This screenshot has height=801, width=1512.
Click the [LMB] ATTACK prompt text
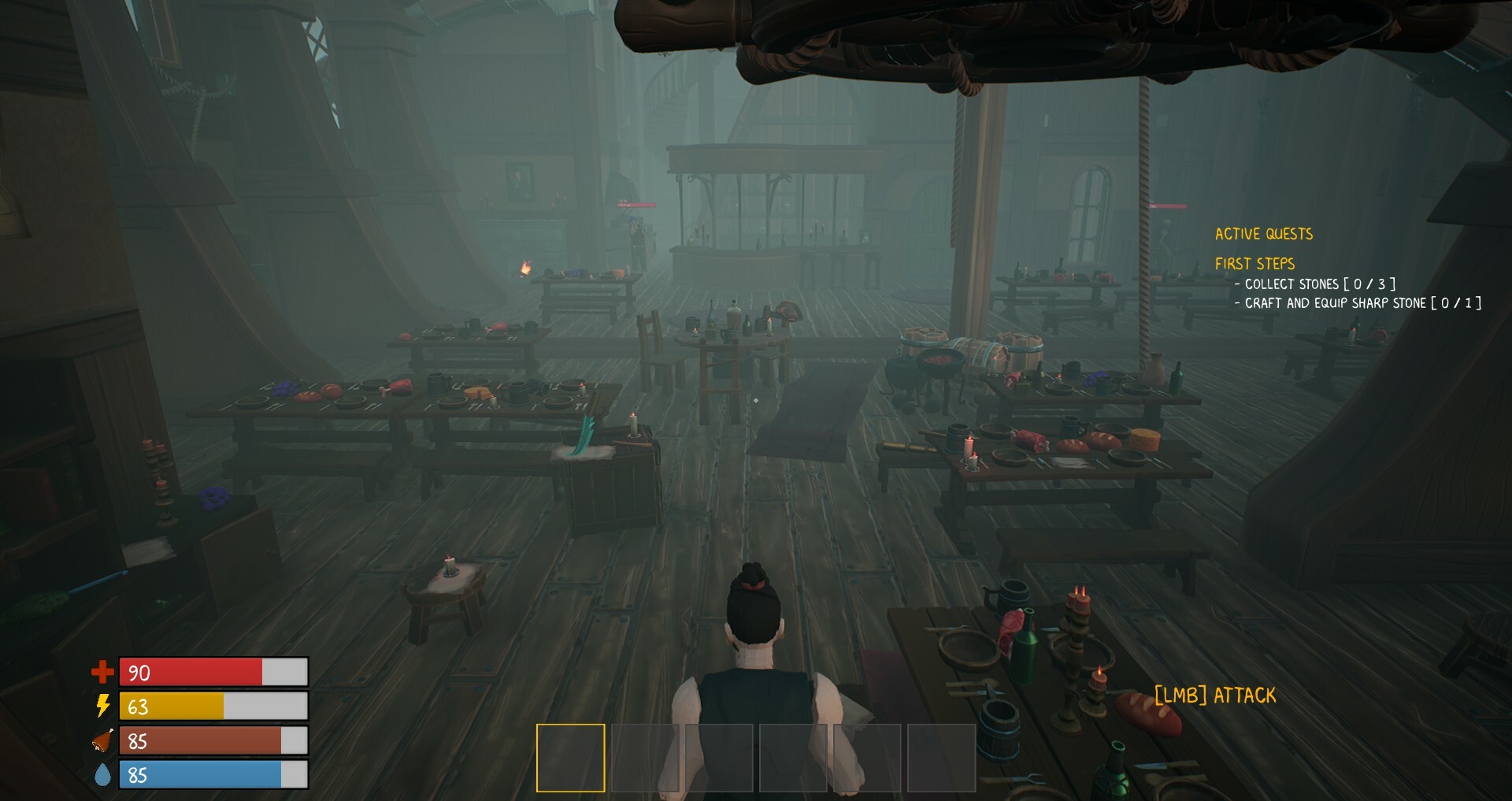point(1214,695)
